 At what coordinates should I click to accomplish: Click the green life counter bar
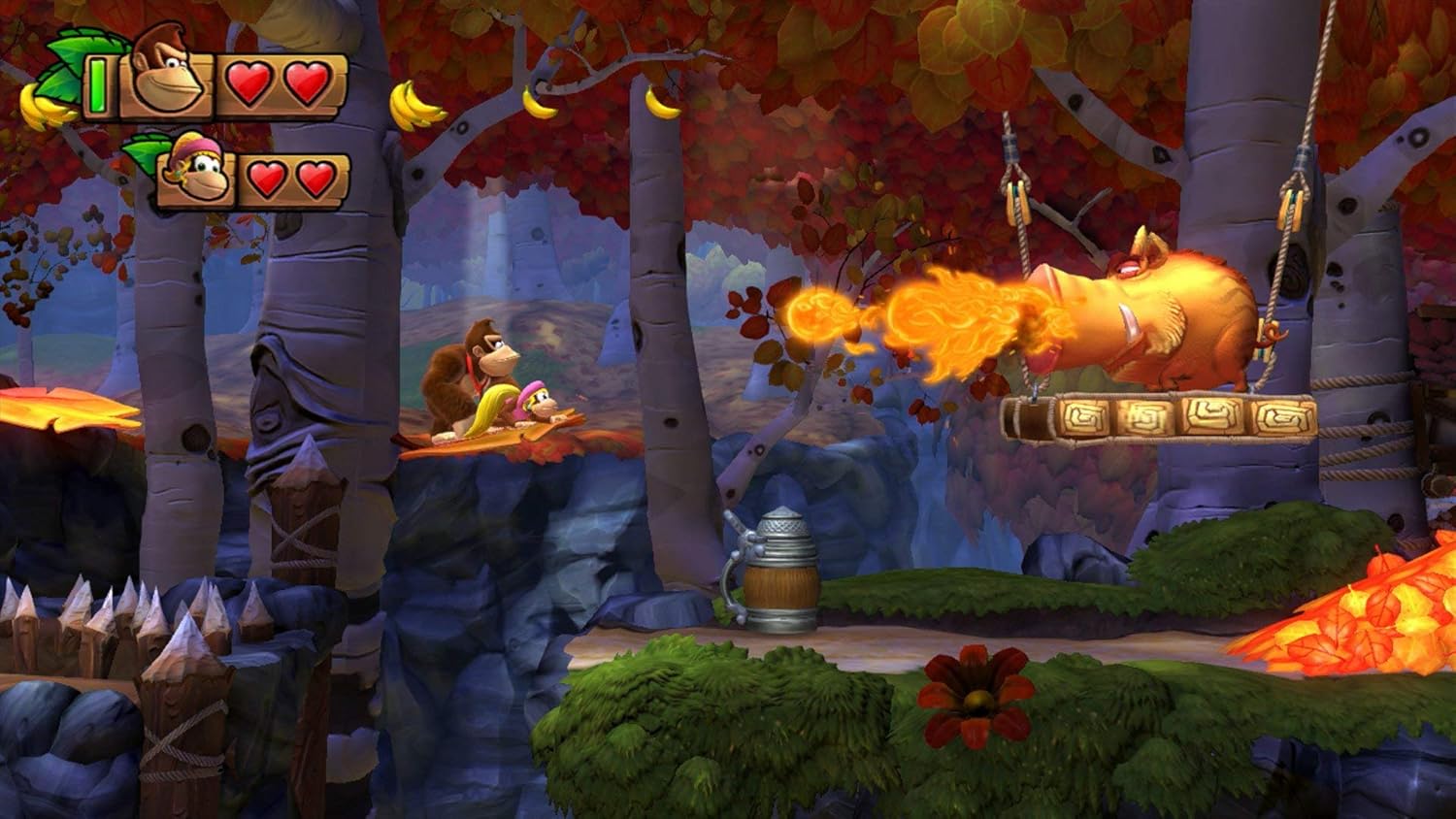(x=97, y=82)
